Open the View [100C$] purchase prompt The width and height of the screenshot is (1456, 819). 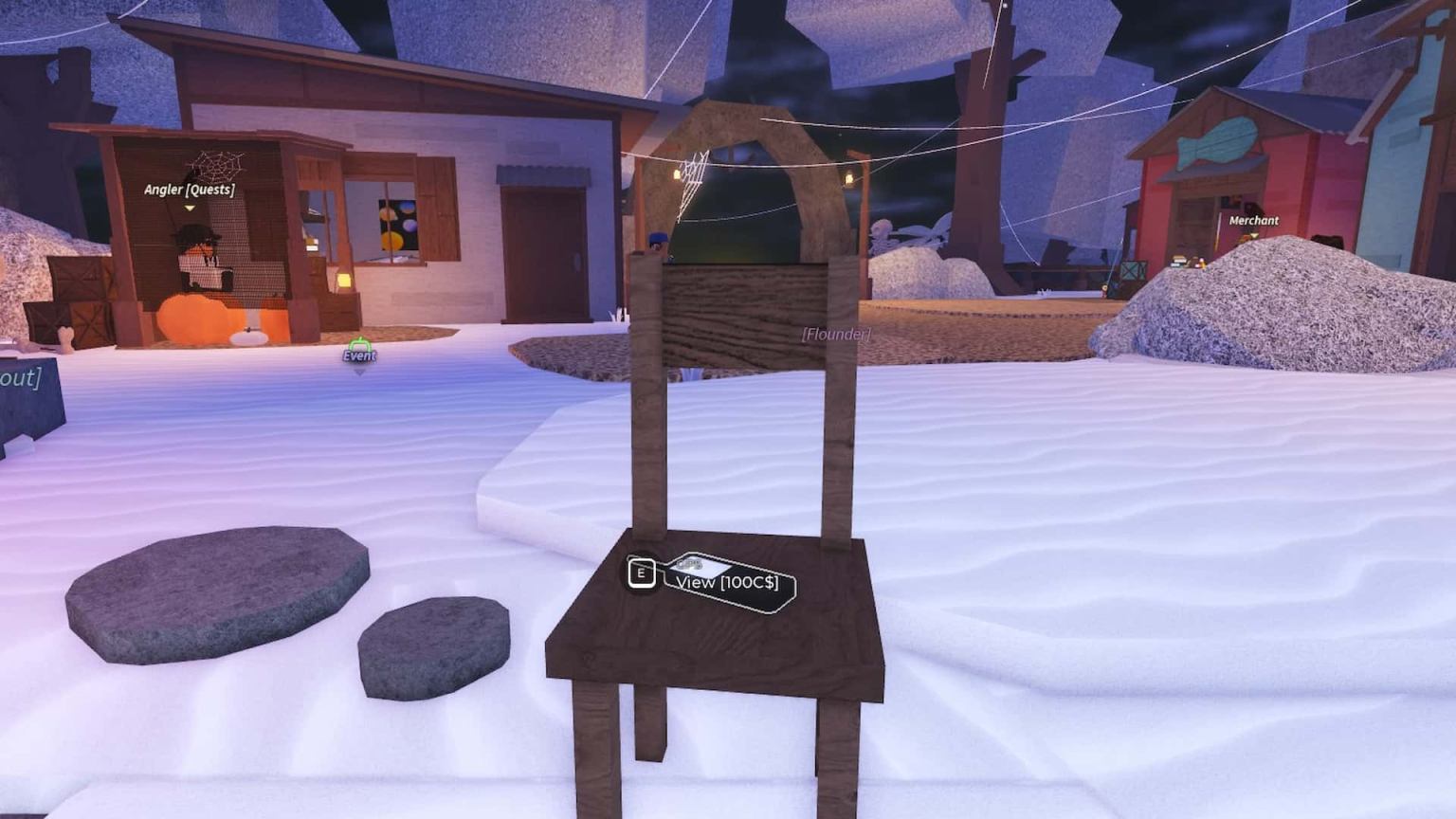728,582
